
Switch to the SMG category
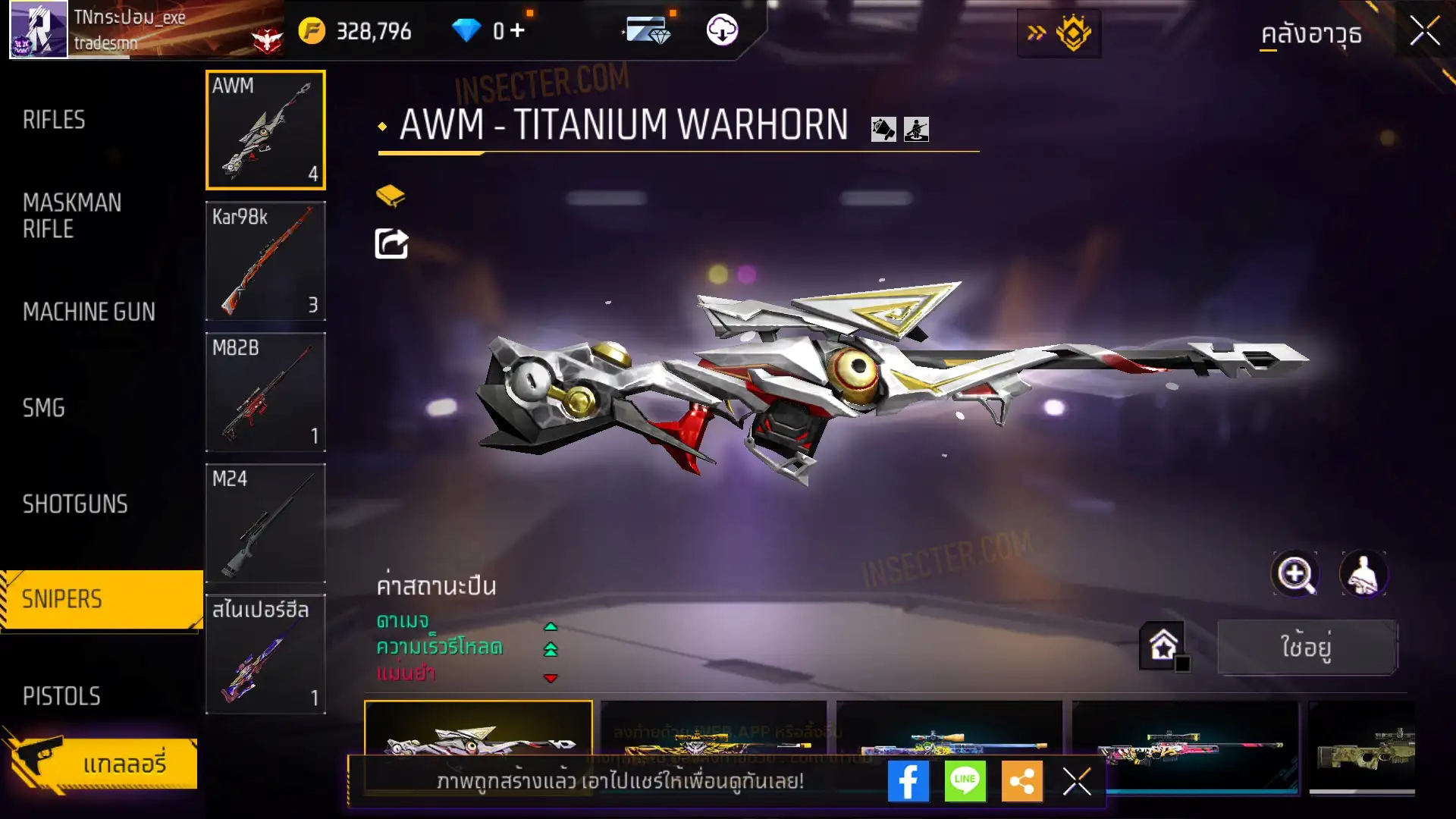pos(44,408)
